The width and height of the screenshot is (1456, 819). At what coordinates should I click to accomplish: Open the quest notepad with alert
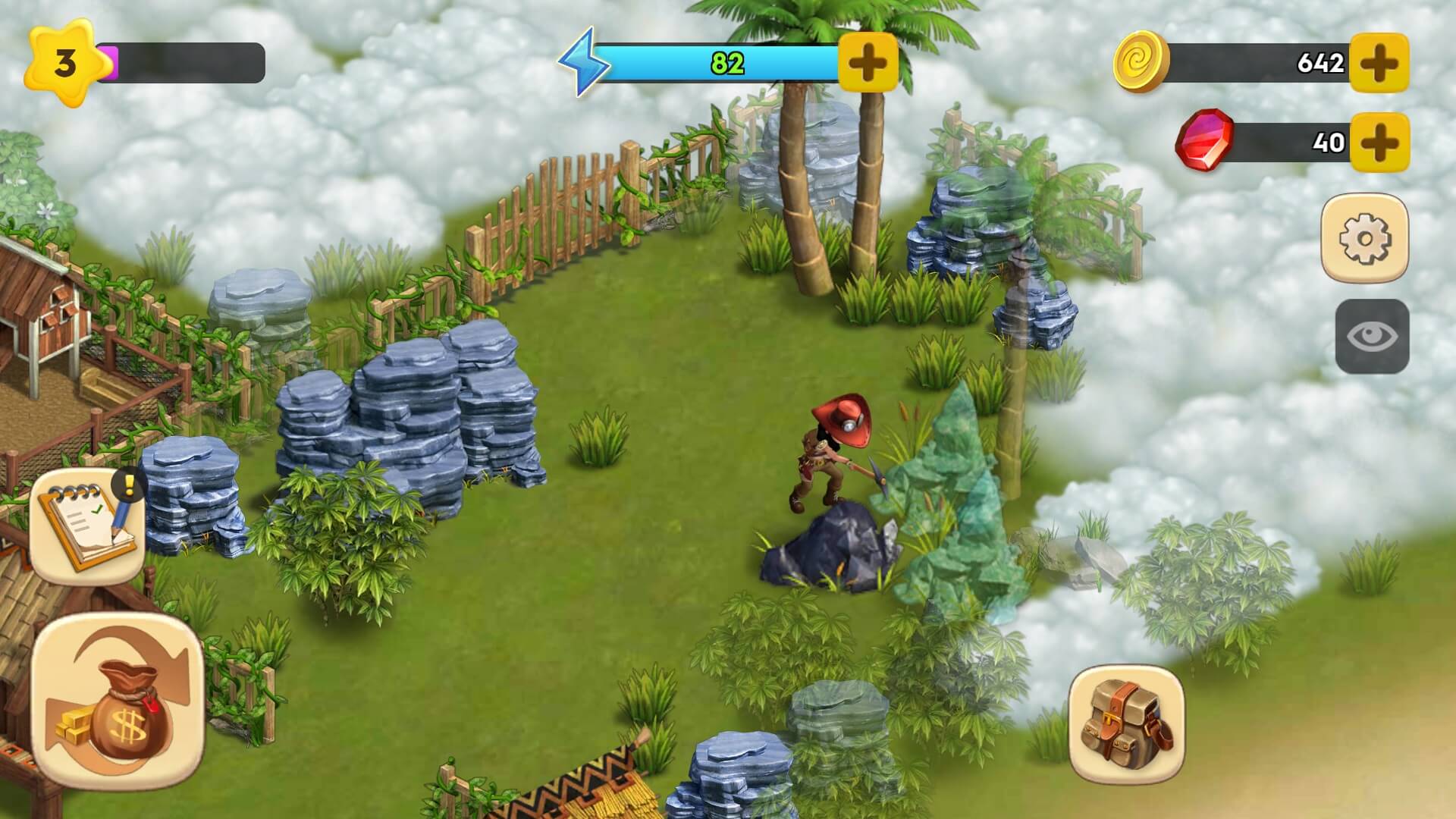coord(87,525)
